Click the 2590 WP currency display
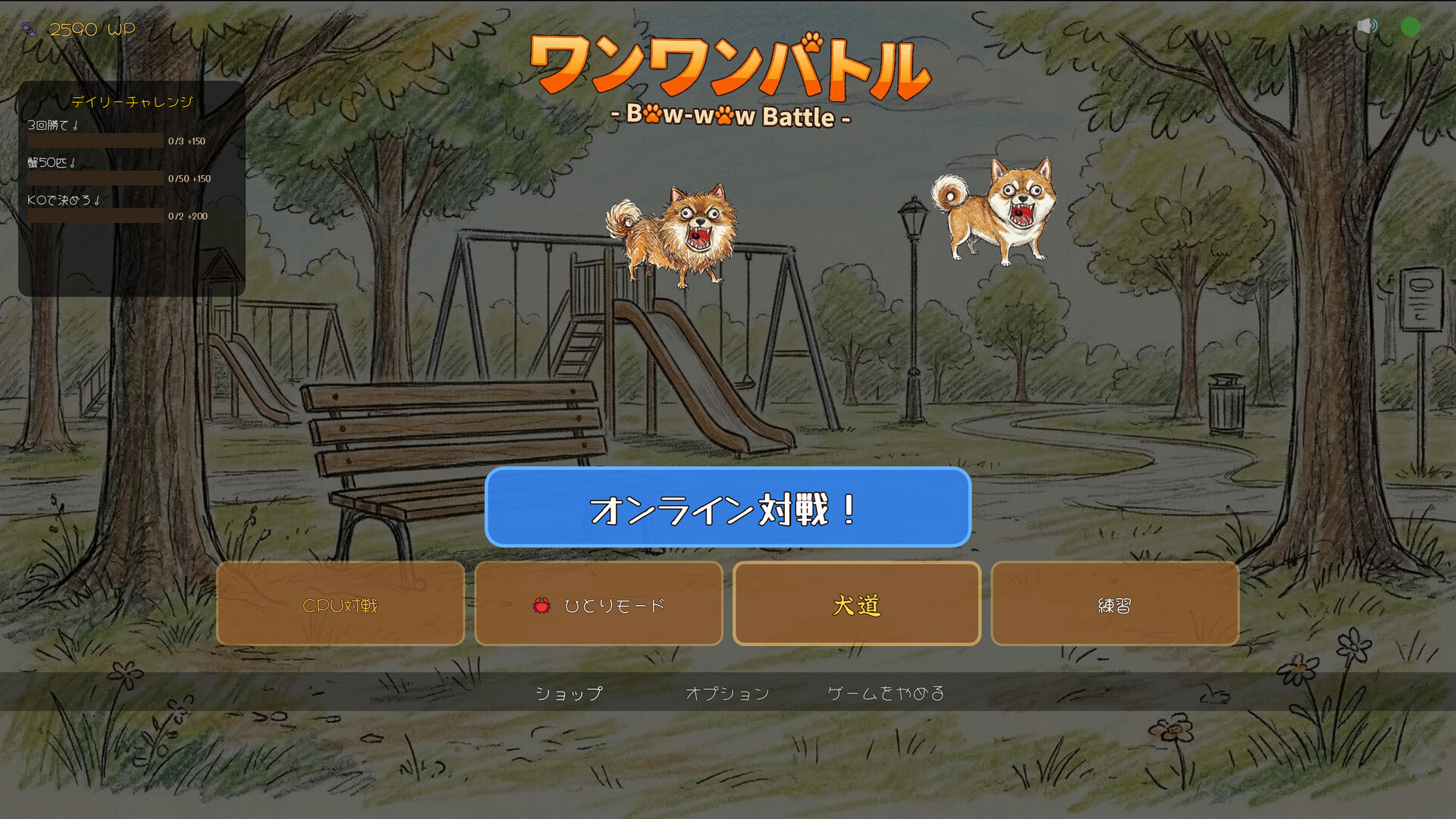Viewport: 1456px width, 819px height. [x=91, y=29]
